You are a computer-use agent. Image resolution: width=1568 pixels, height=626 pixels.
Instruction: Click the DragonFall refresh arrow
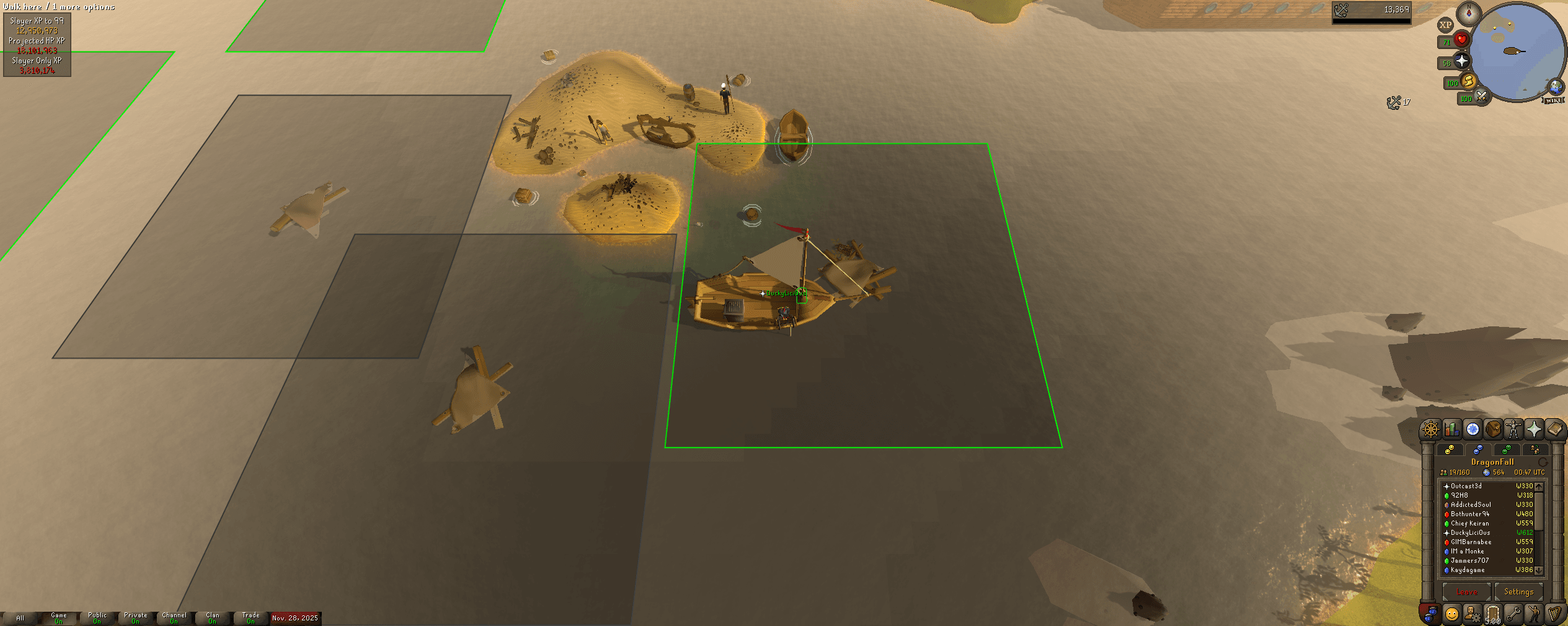point(1543,462)
